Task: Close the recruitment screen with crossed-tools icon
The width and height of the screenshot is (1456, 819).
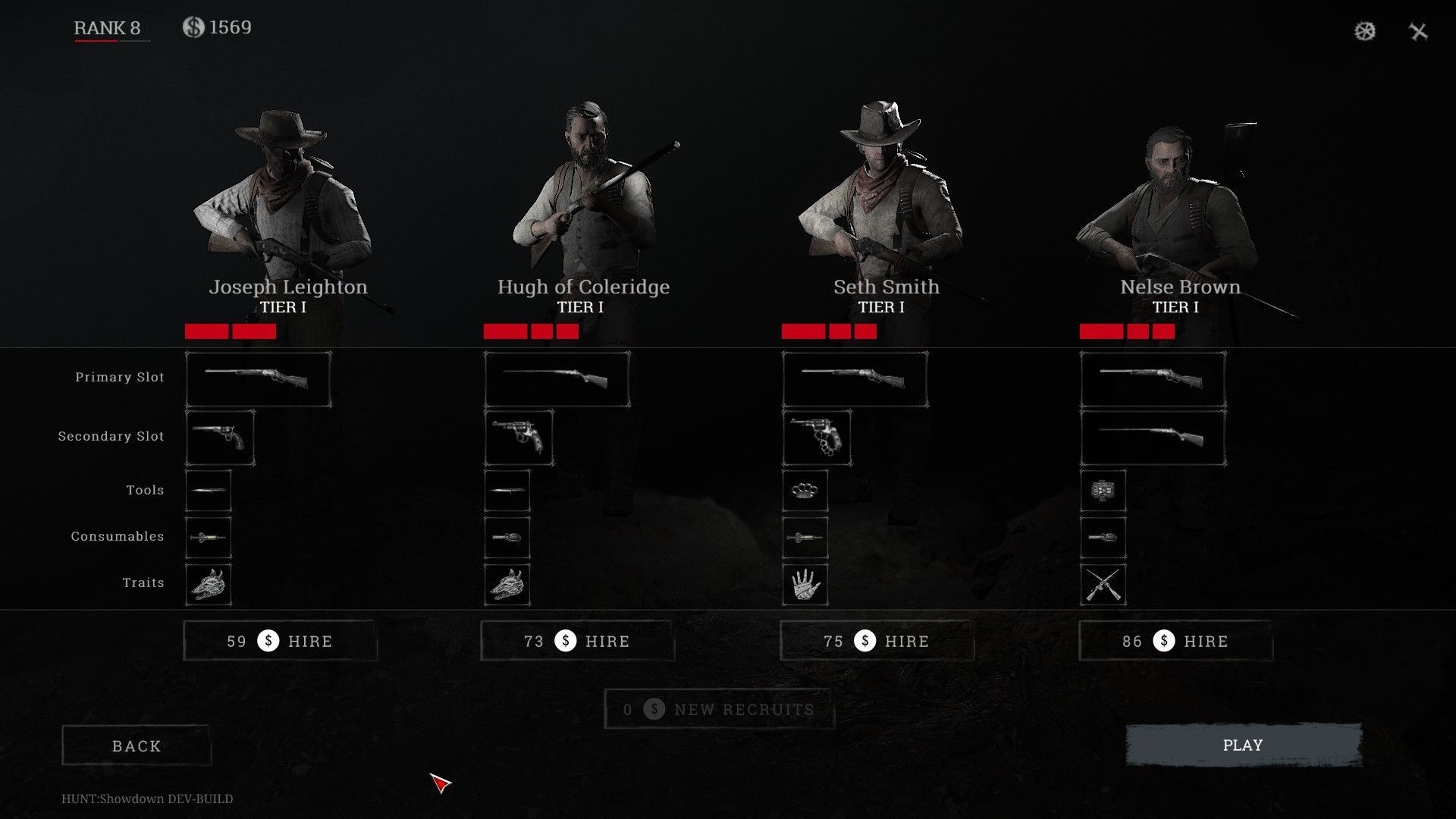Action: point(1418,31)
